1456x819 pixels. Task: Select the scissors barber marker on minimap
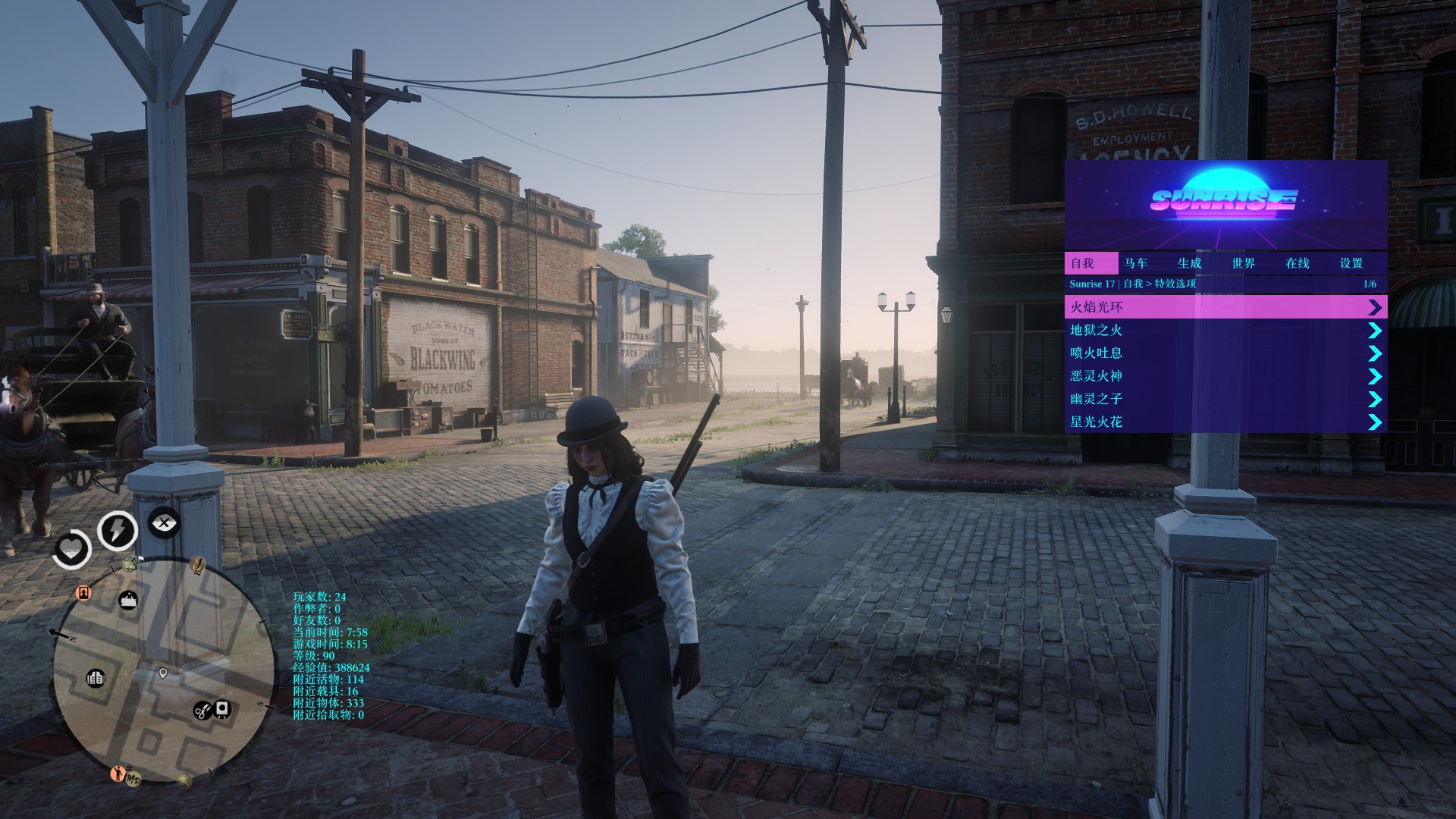pos(202,711)
